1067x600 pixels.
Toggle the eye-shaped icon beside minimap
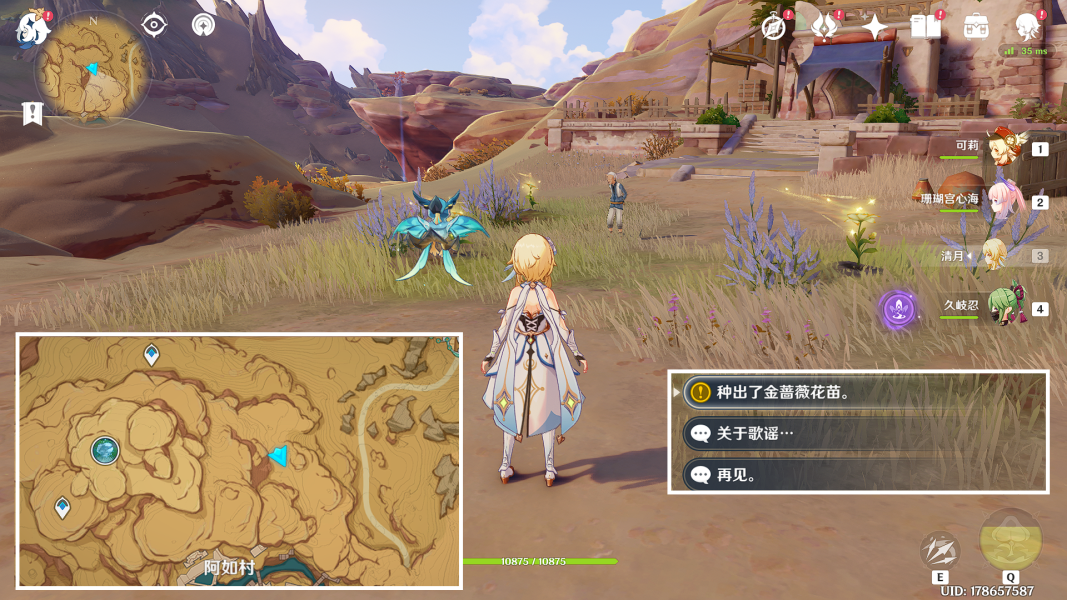pyautogui.click(x=154, y=24)
